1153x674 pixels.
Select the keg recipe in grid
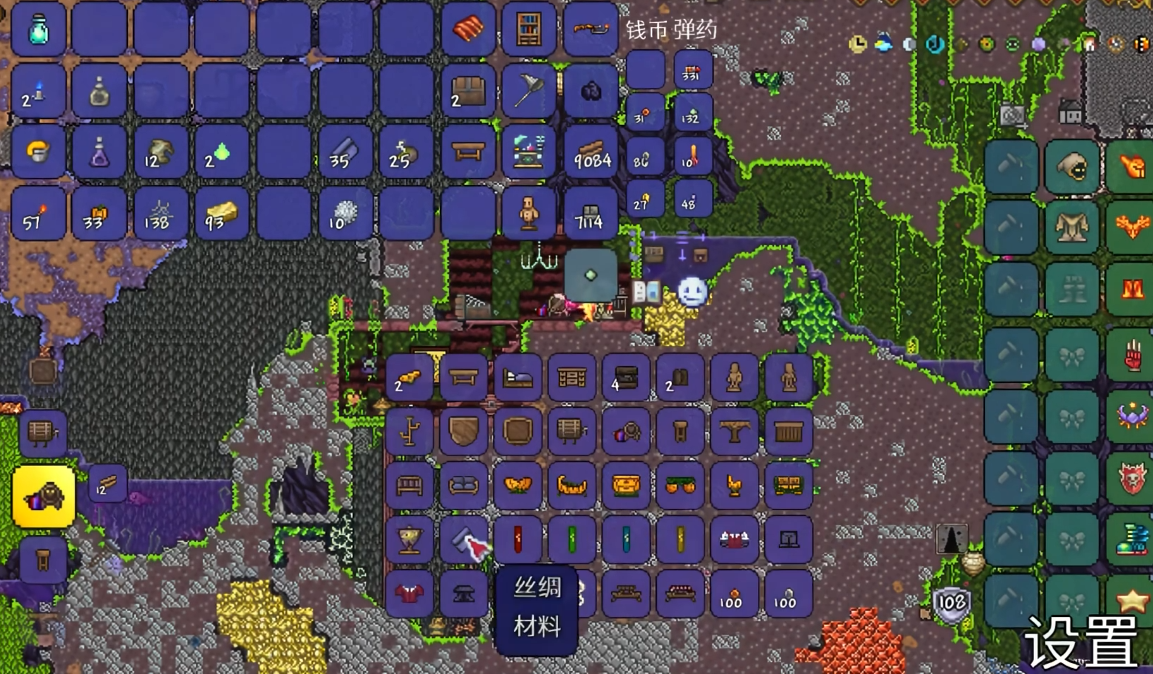572,432
